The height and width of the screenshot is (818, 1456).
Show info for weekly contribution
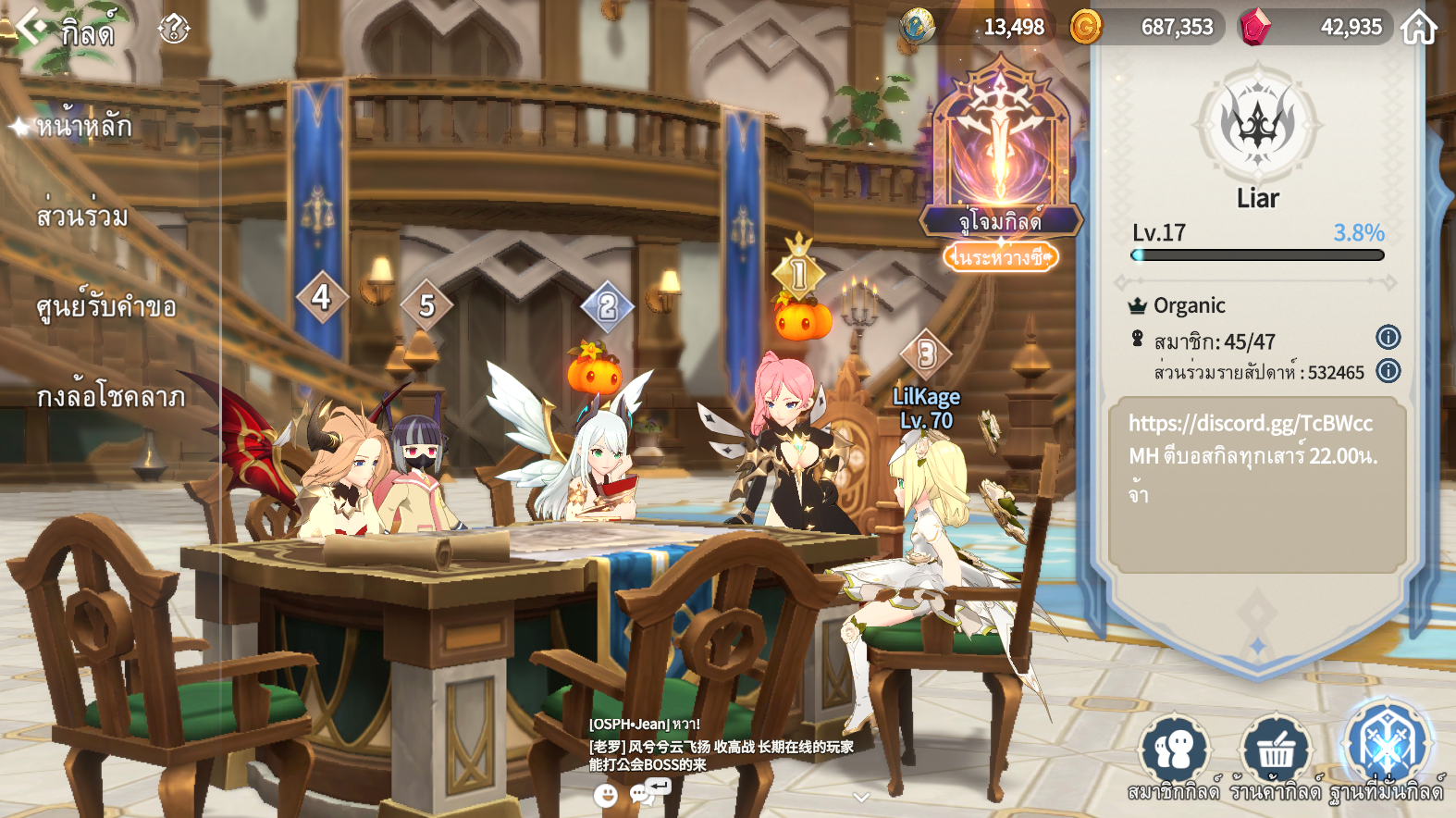coord(1388,371)
